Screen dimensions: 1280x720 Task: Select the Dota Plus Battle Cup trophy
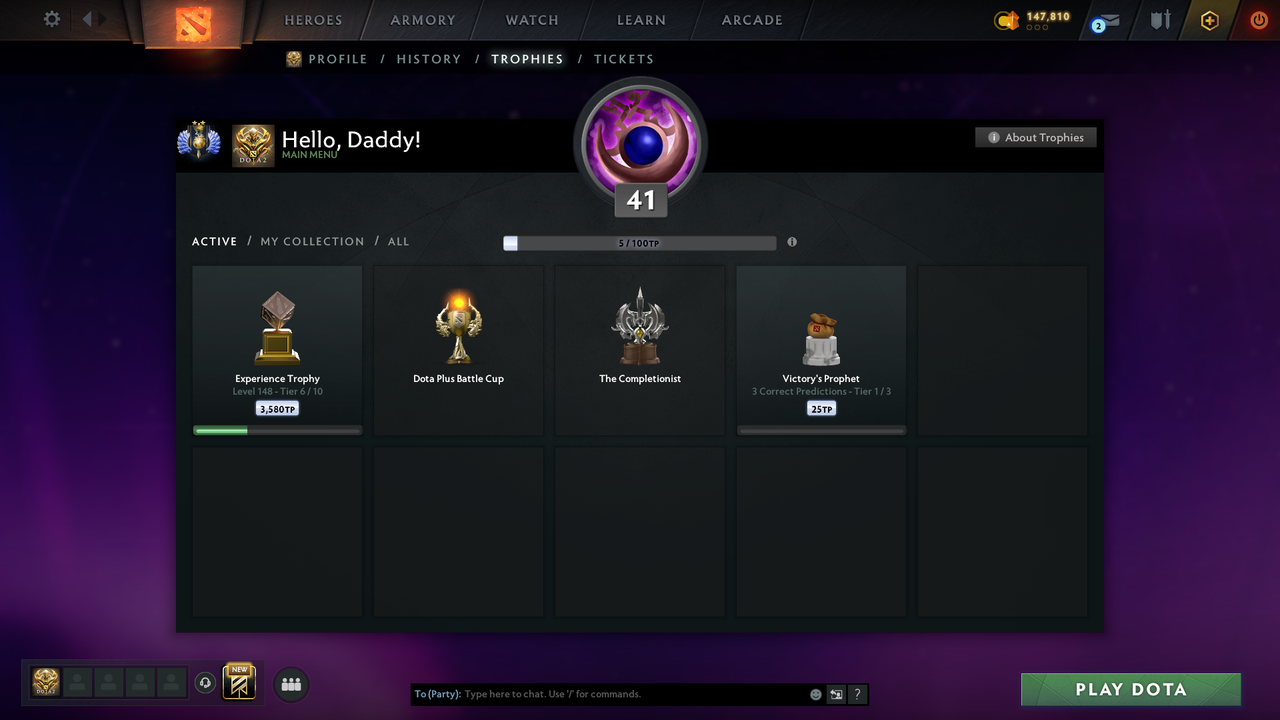click(x=458, y=349)
